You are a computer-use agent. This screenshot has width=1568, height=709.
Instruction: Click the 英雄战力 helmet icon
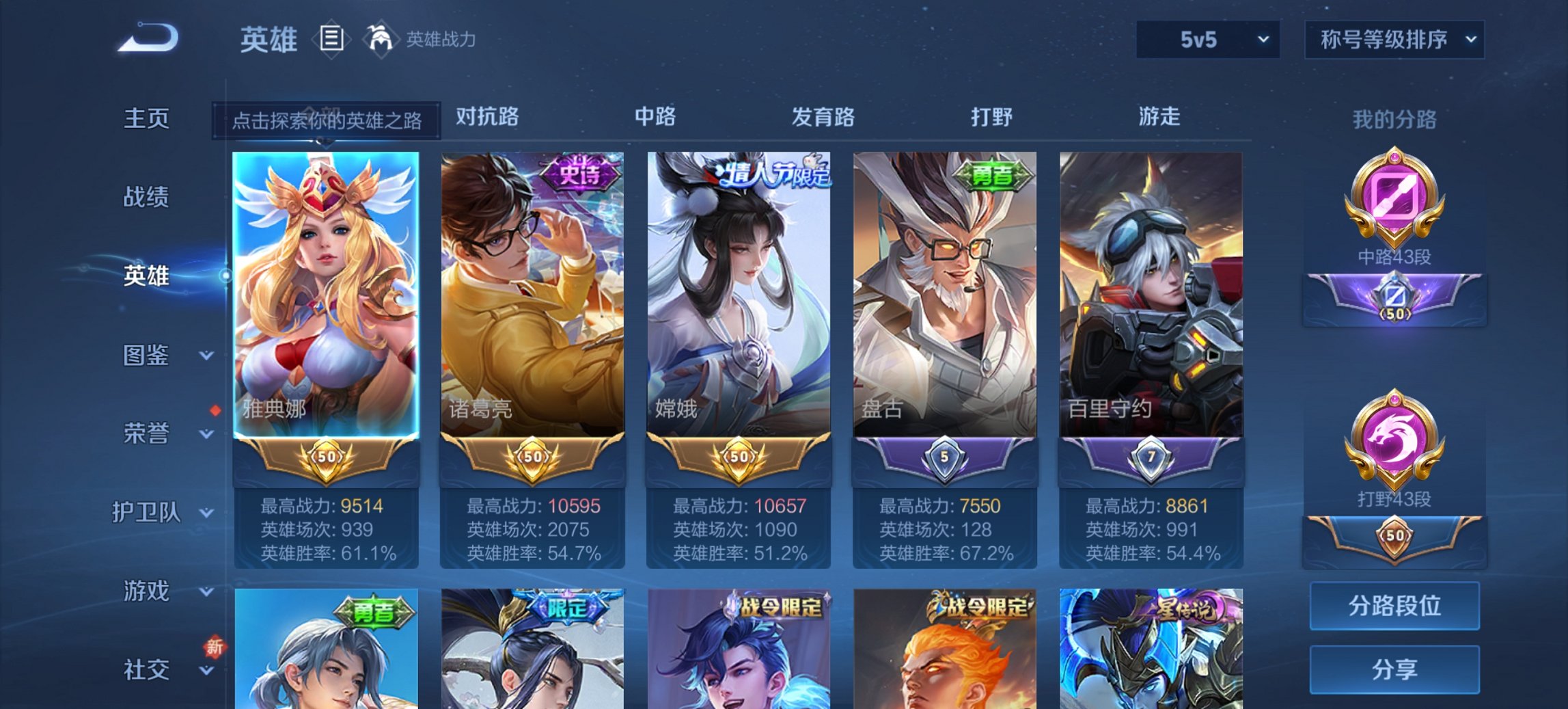[383, 38]
